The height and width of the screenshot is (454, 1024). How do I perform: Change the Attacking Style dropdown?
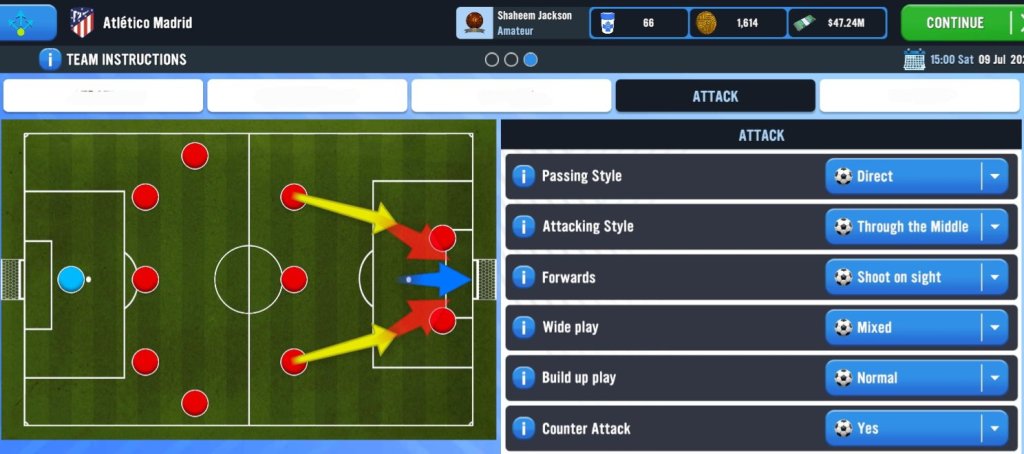(916, 227)
